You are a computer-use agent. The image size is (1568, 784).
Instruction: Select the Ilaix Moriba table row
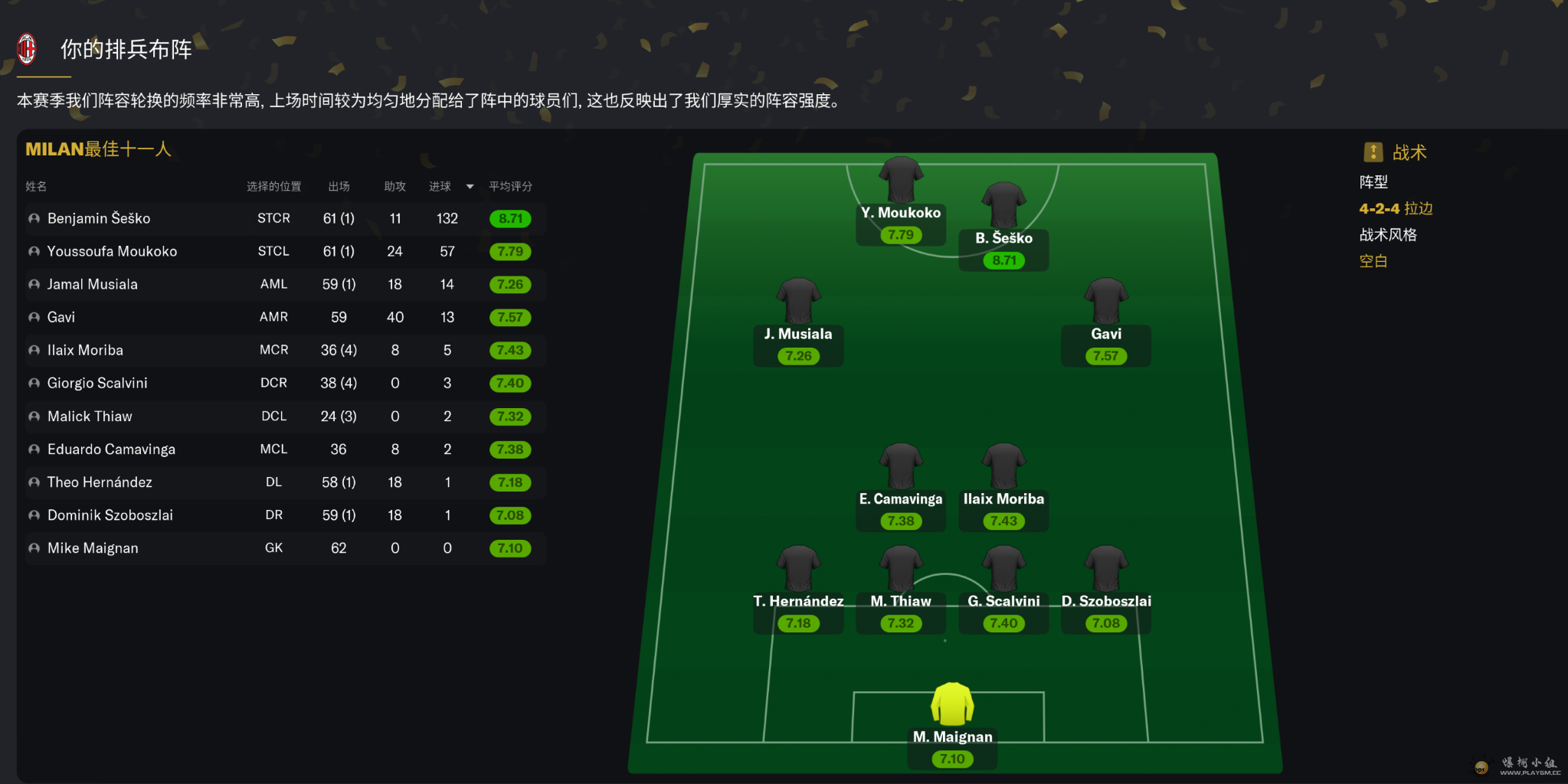[85, 350]
